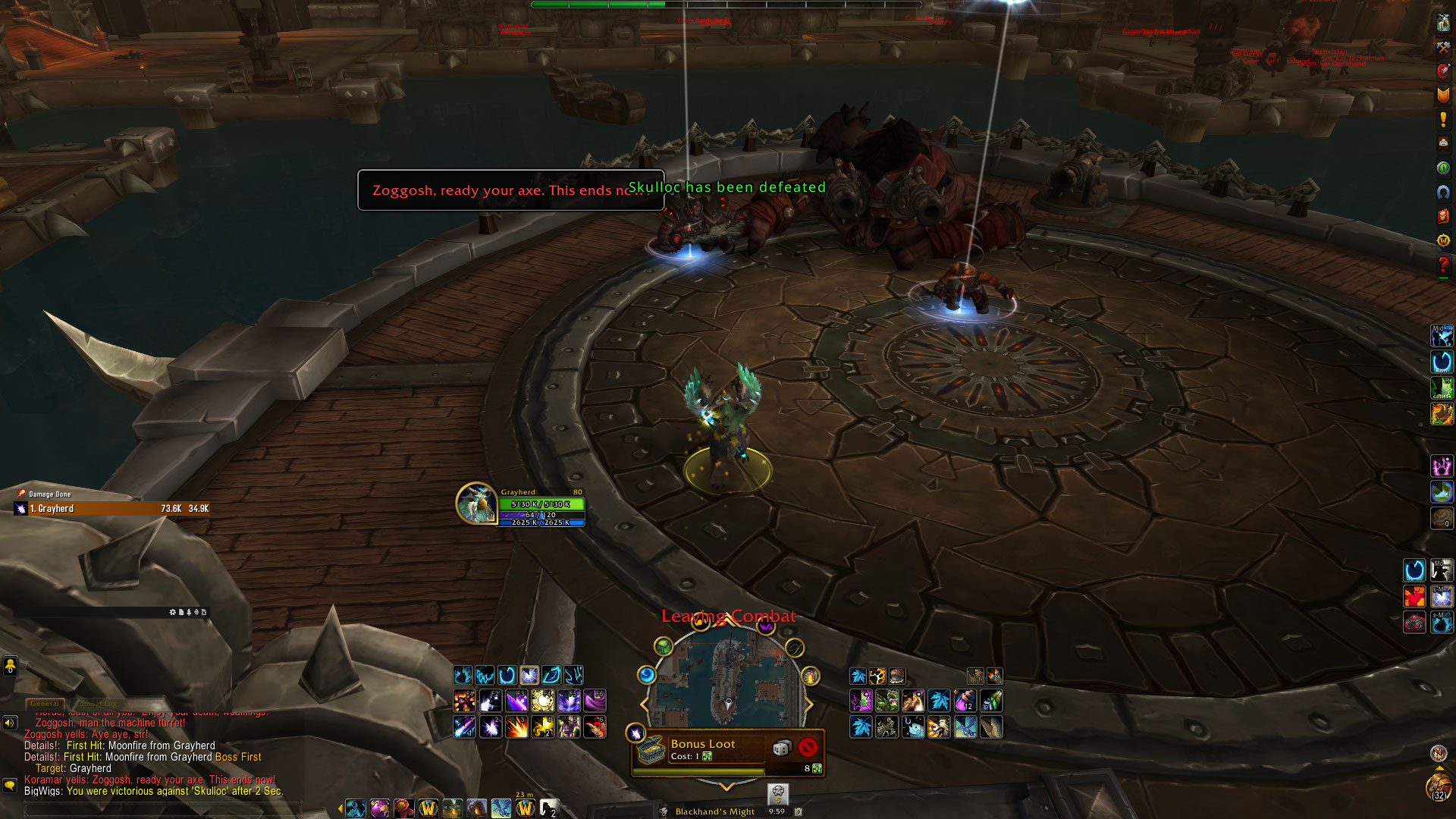
Task: Open the blue horseshoe collections button
Action: click(x=1443, y=192)
